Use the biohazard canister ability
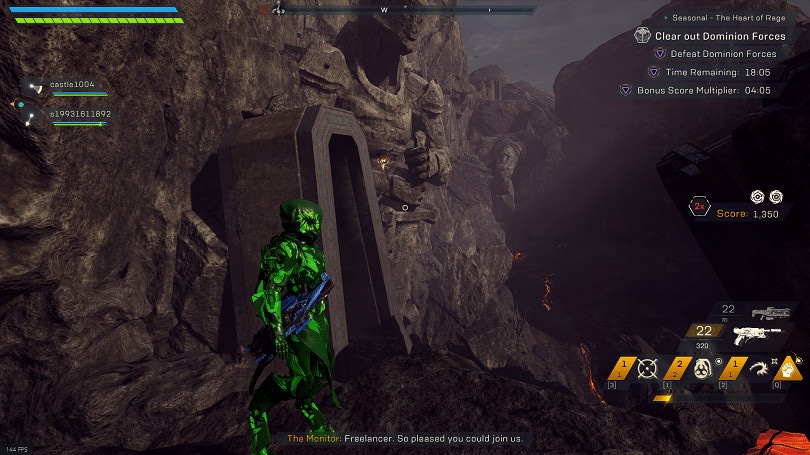This screenshot has width=810, height=455. 702,368
